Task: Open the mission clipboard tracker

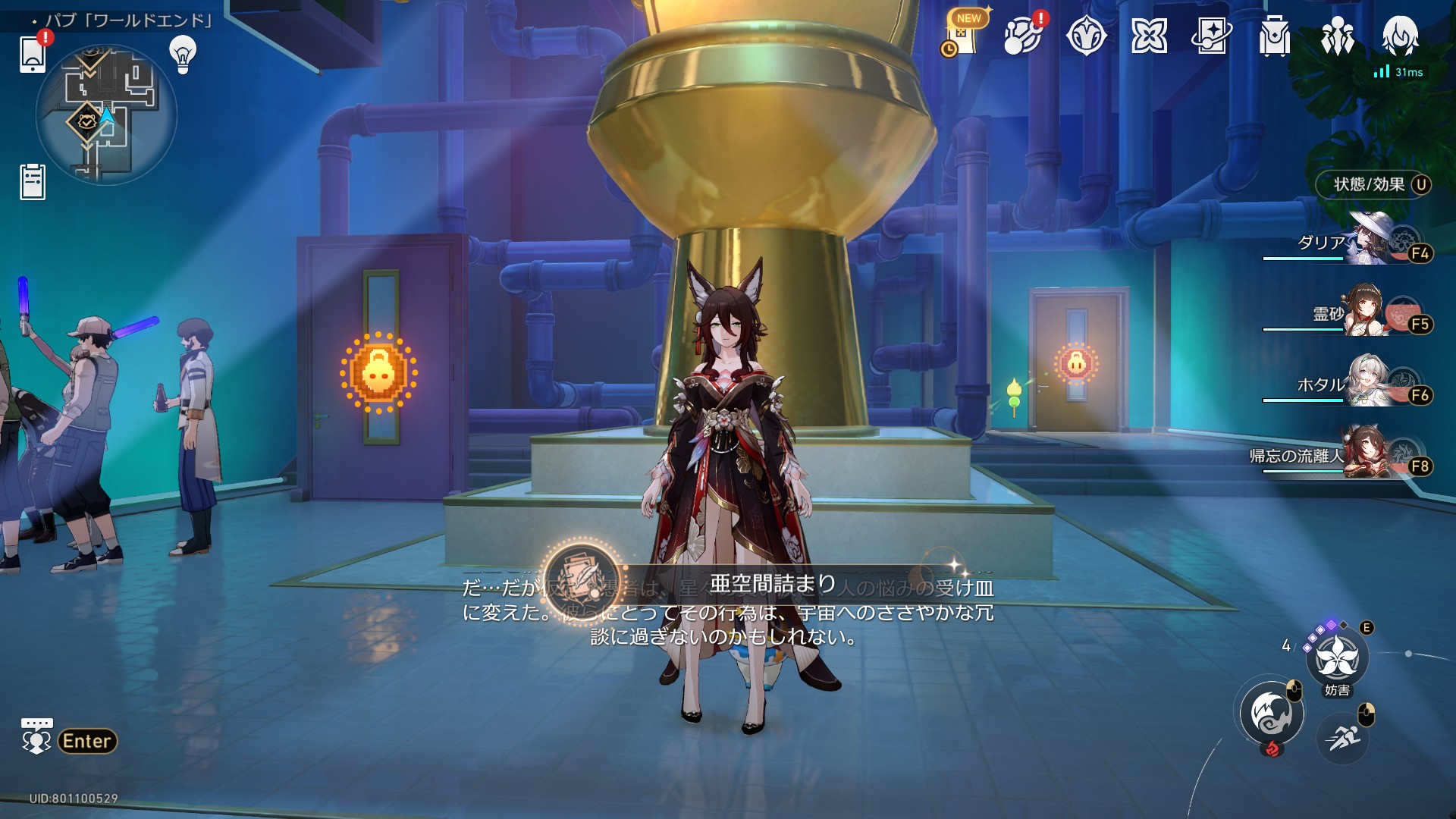Action: click(33, 182)
